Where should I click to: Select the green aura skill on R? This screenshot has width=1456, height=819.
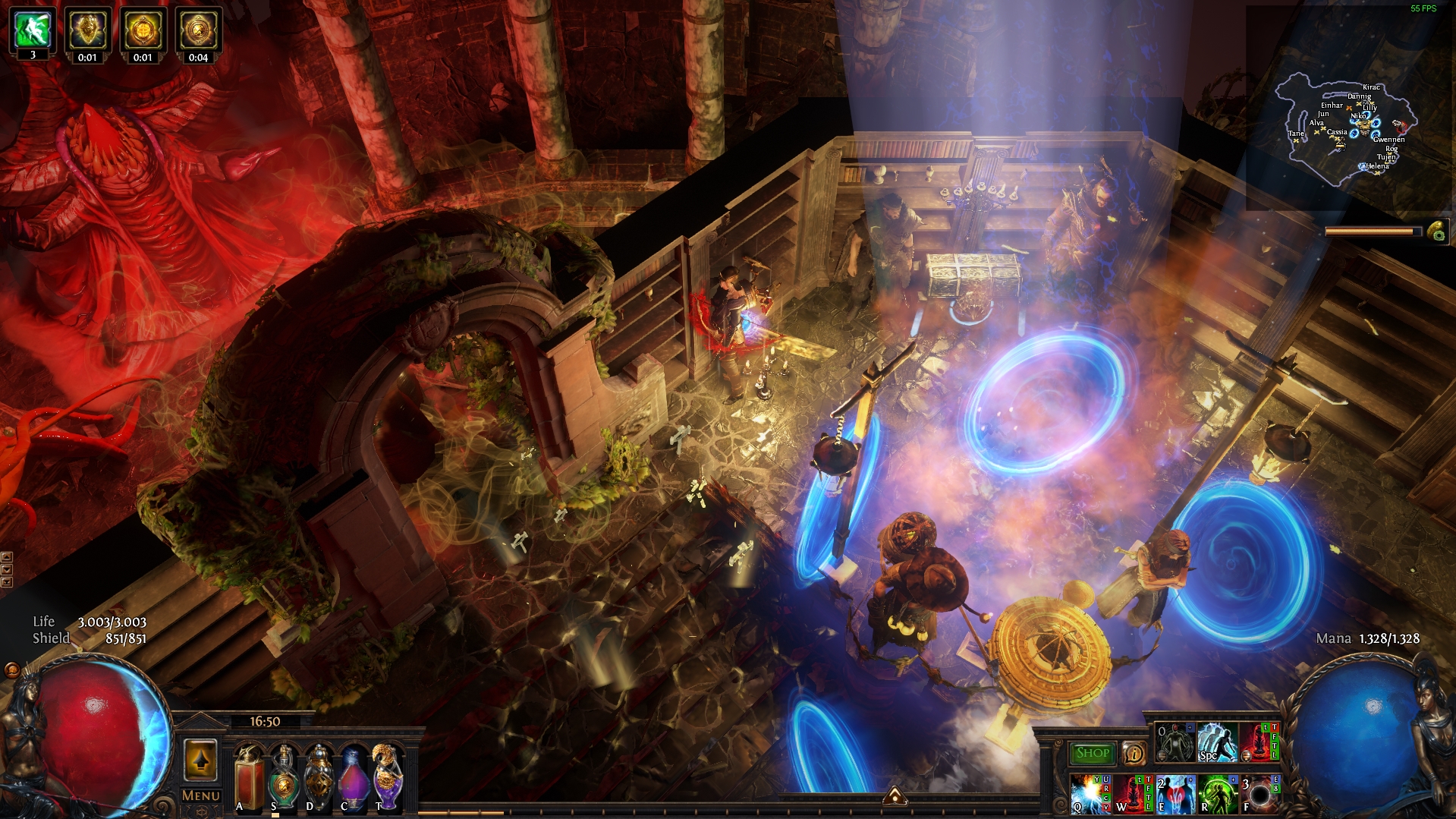pyautogui.click(x=1217, y=794)
